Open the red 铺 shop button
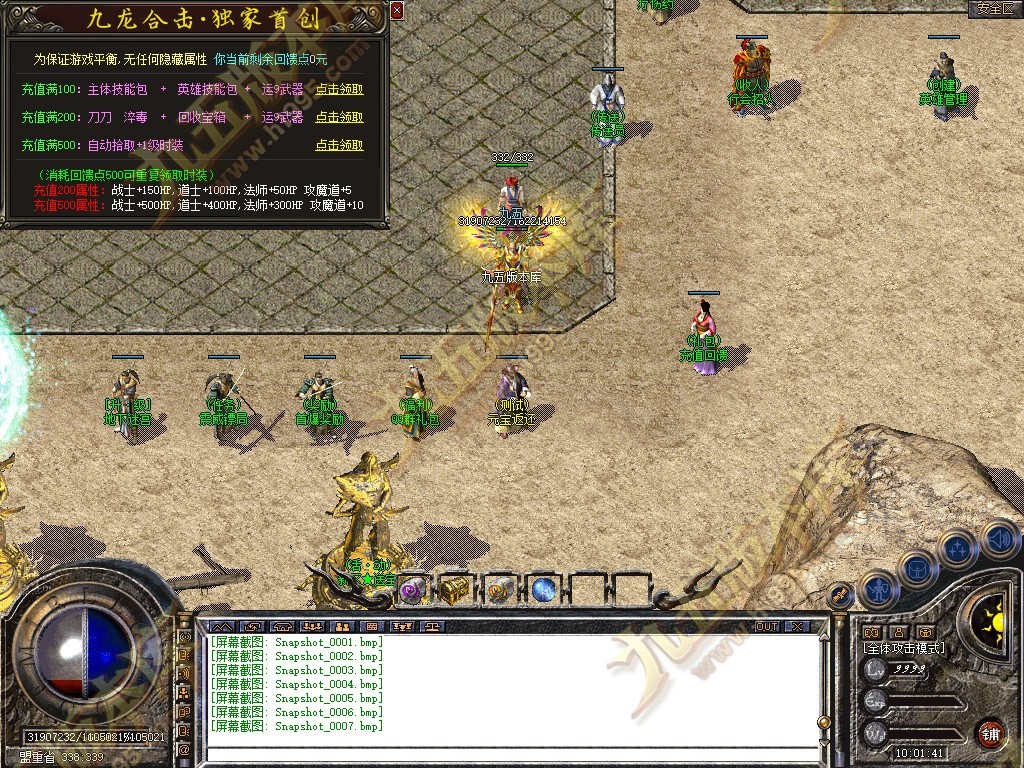 coord(989,732)
